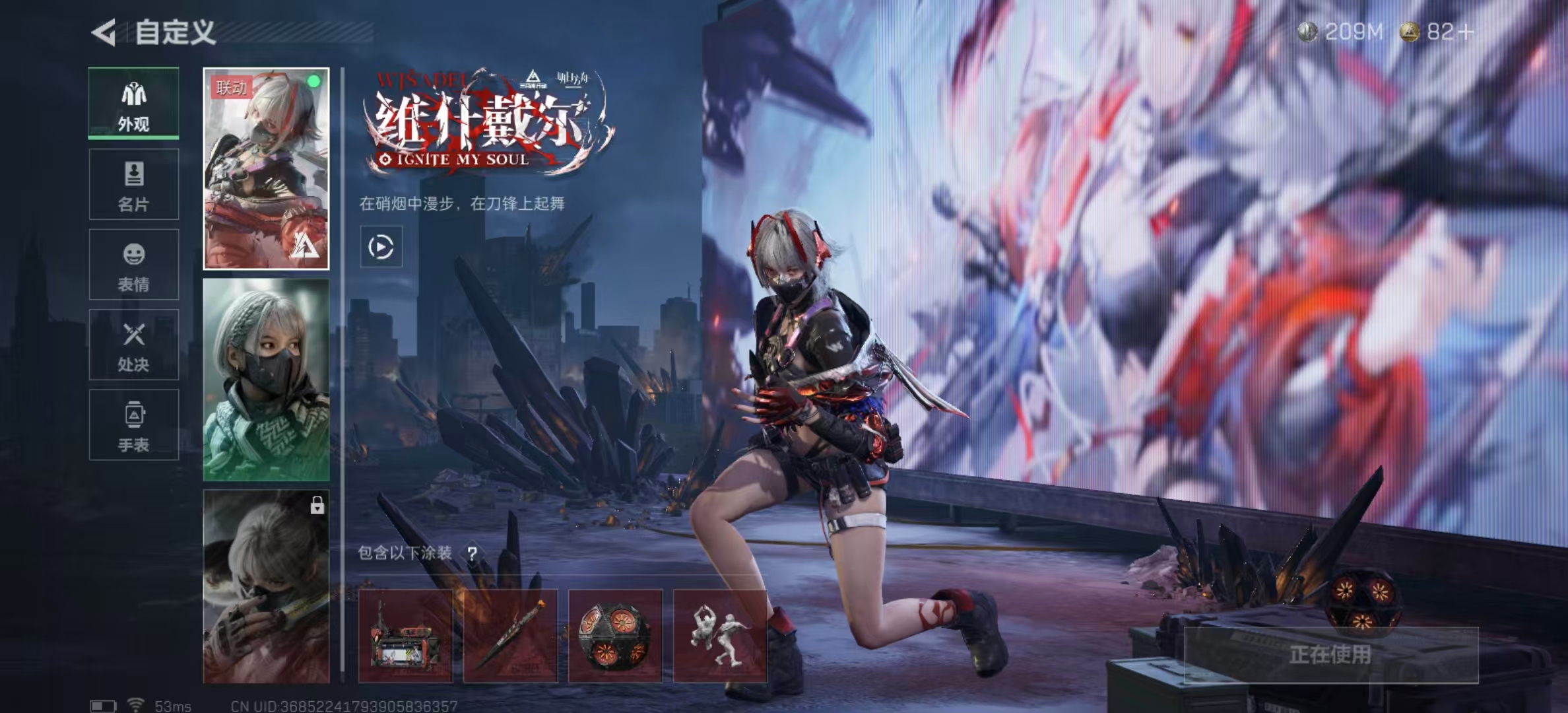
Task: Select the 联动 collab skin thumbnail
Action: coord(266,169)
